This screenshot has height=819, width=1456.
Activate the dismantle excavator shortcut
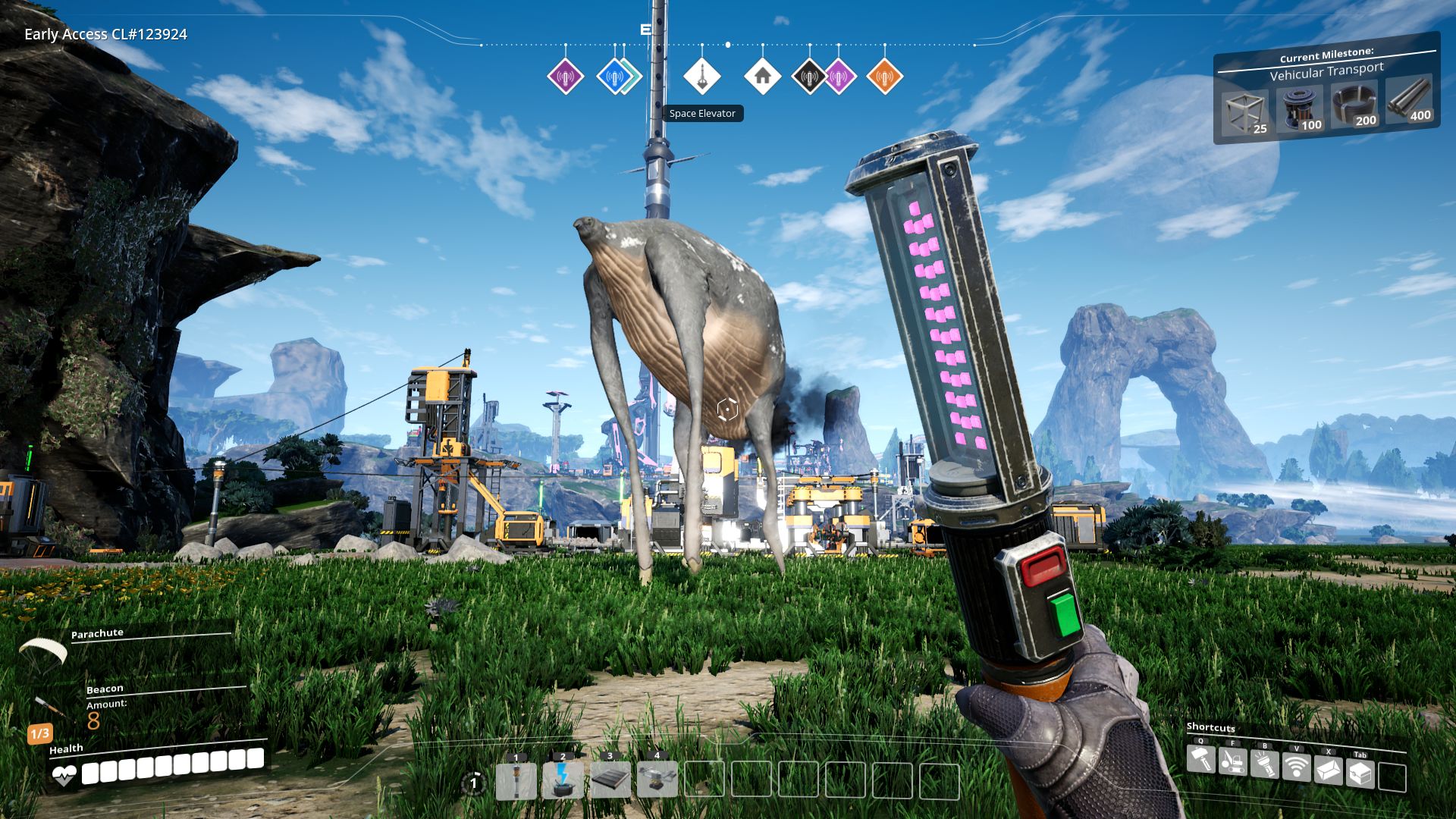(x=1233, y=761)
